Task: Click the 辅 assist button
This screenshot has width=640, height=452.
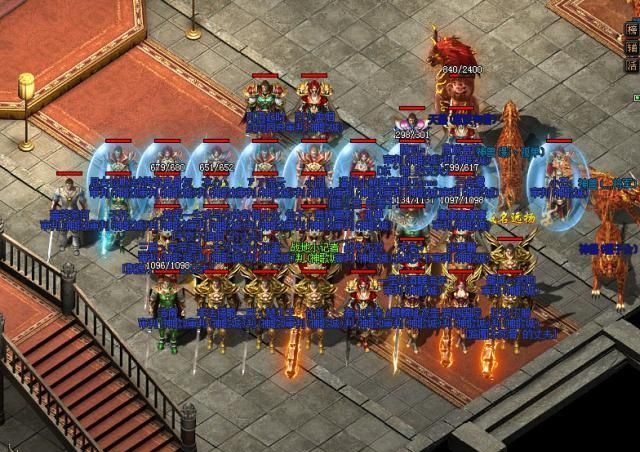Action: [x=631, y=46]
